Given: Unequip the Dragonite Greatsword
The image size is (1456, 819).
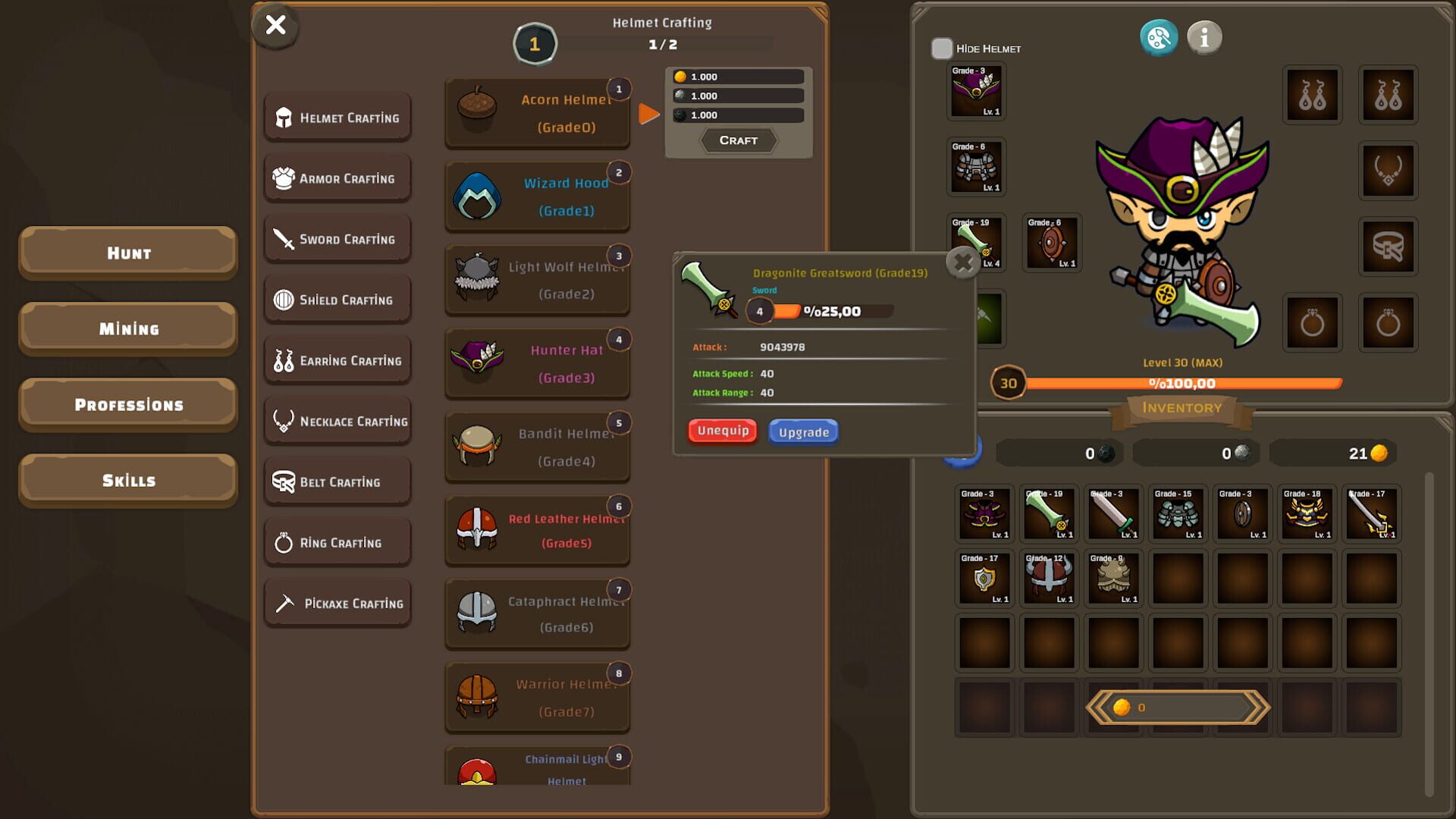Looking at the screenshot, I should click(x=721, y=430).
